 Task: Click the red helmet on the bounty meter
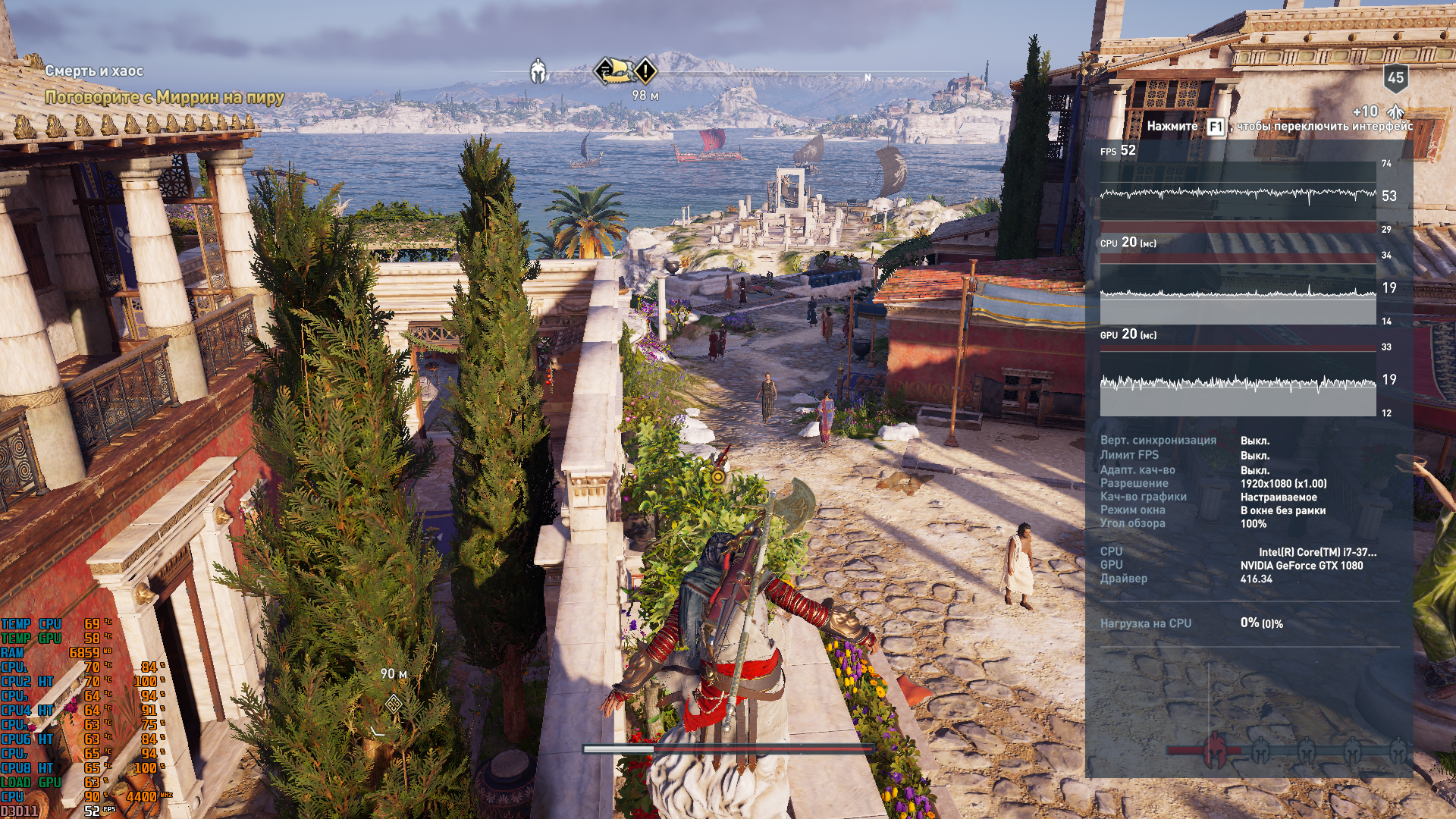tap(1215, 750)
